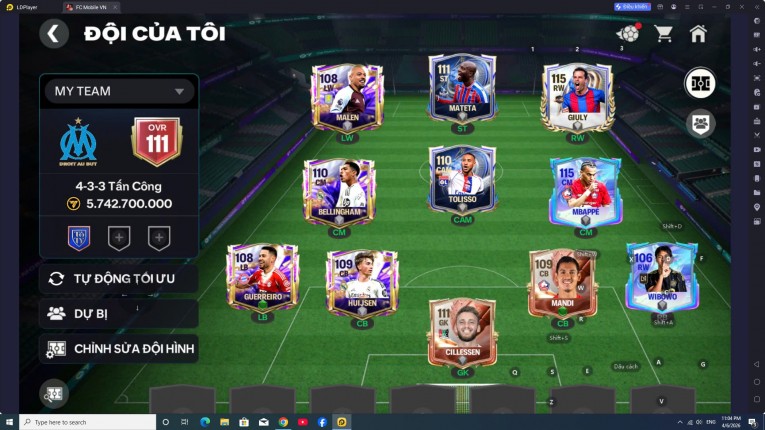
Task: Select goalkeeper Cillessen card
Action: click(462, 331)
